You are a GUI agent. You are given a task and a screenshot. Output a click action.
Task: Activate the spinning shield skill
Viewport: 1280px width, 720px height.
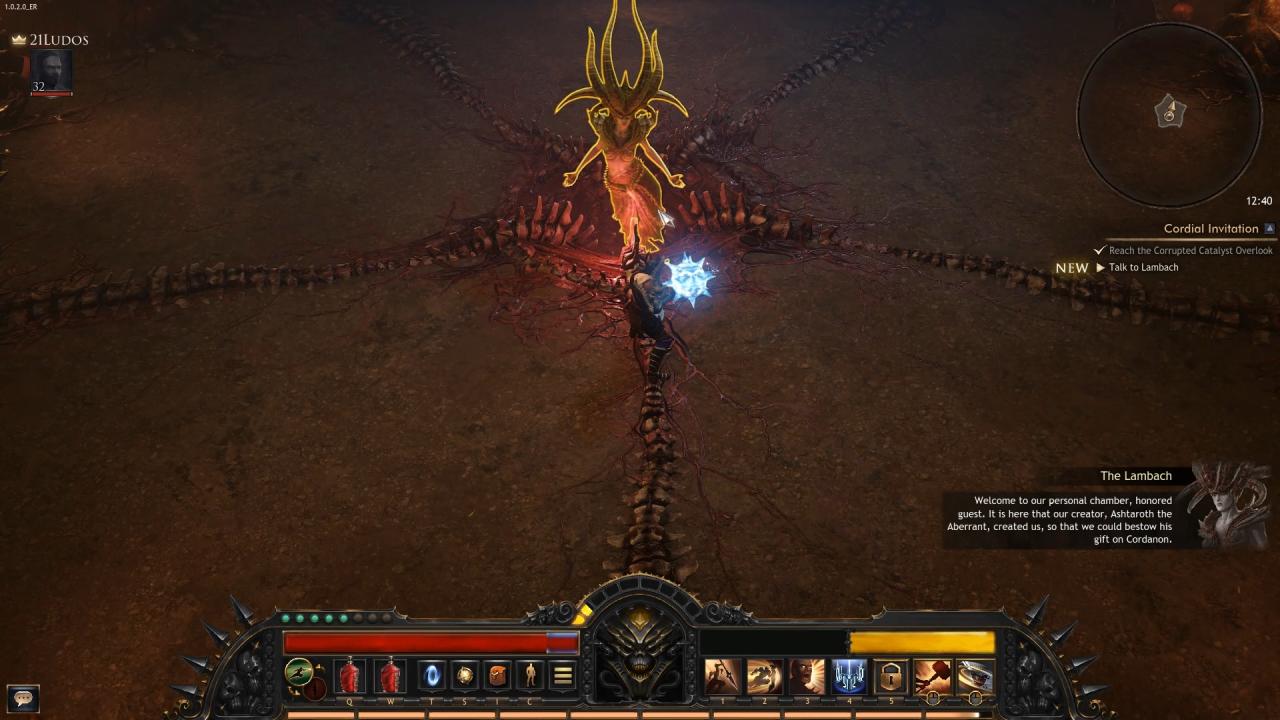[x=975, y=676]
